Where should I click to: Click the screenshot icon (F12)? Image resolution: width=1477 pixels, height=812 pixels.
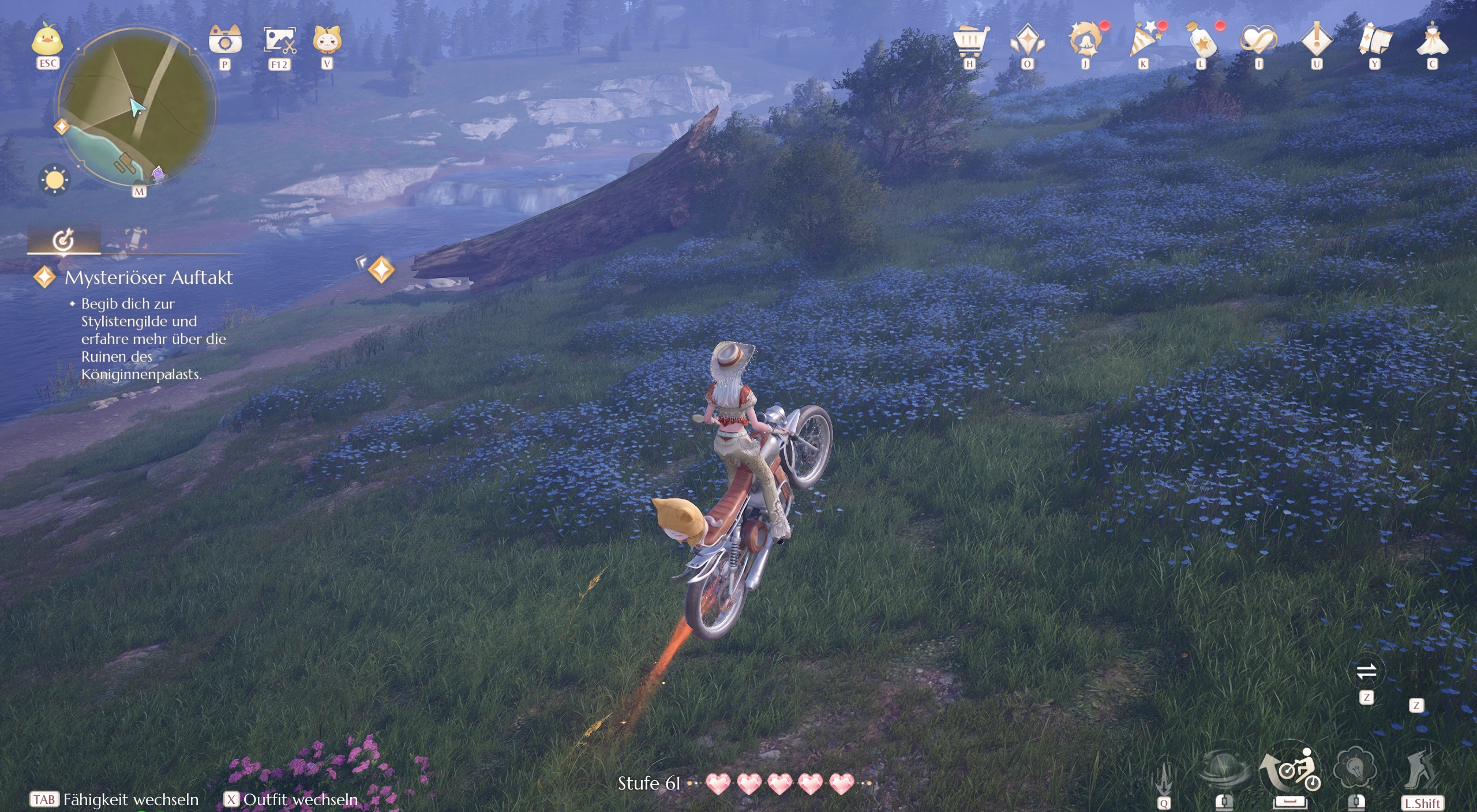(x=281, y=42)
